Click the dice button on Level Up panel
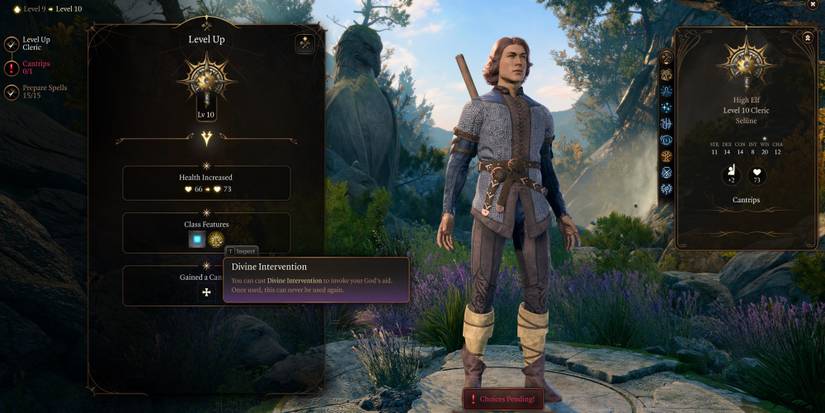Image resolution: width=825 pixels, height=413 pixels. click(305, 43)
